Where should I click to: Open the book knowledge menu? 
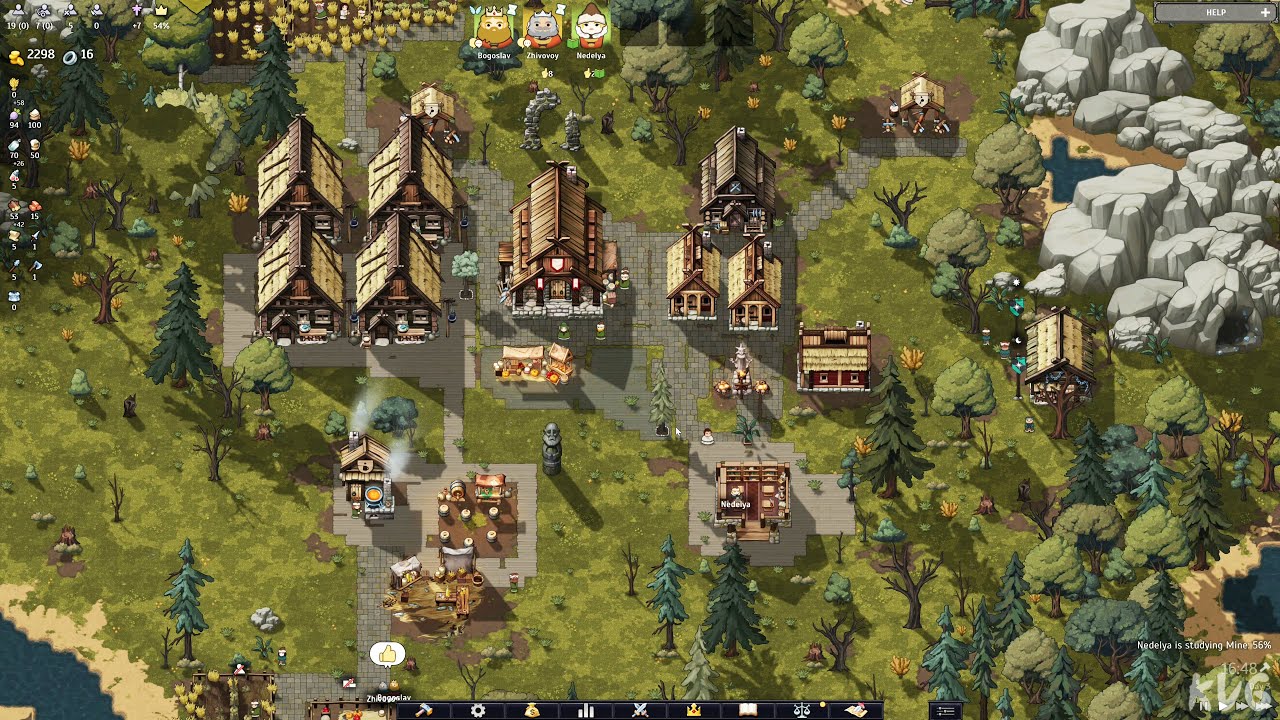pyautogui.click(x=747, y=710)
